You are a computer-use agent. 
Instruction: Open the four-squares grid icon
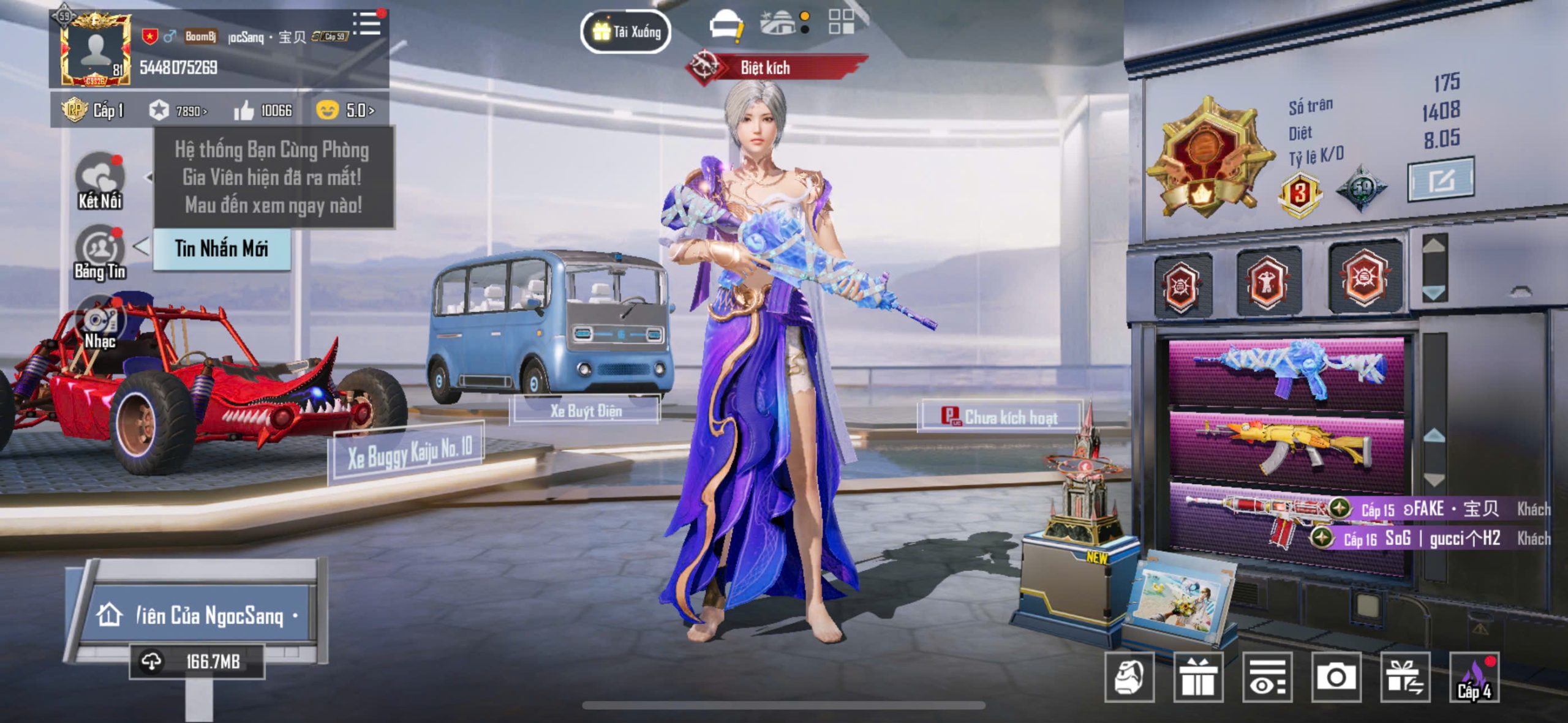tap(841, 22)
